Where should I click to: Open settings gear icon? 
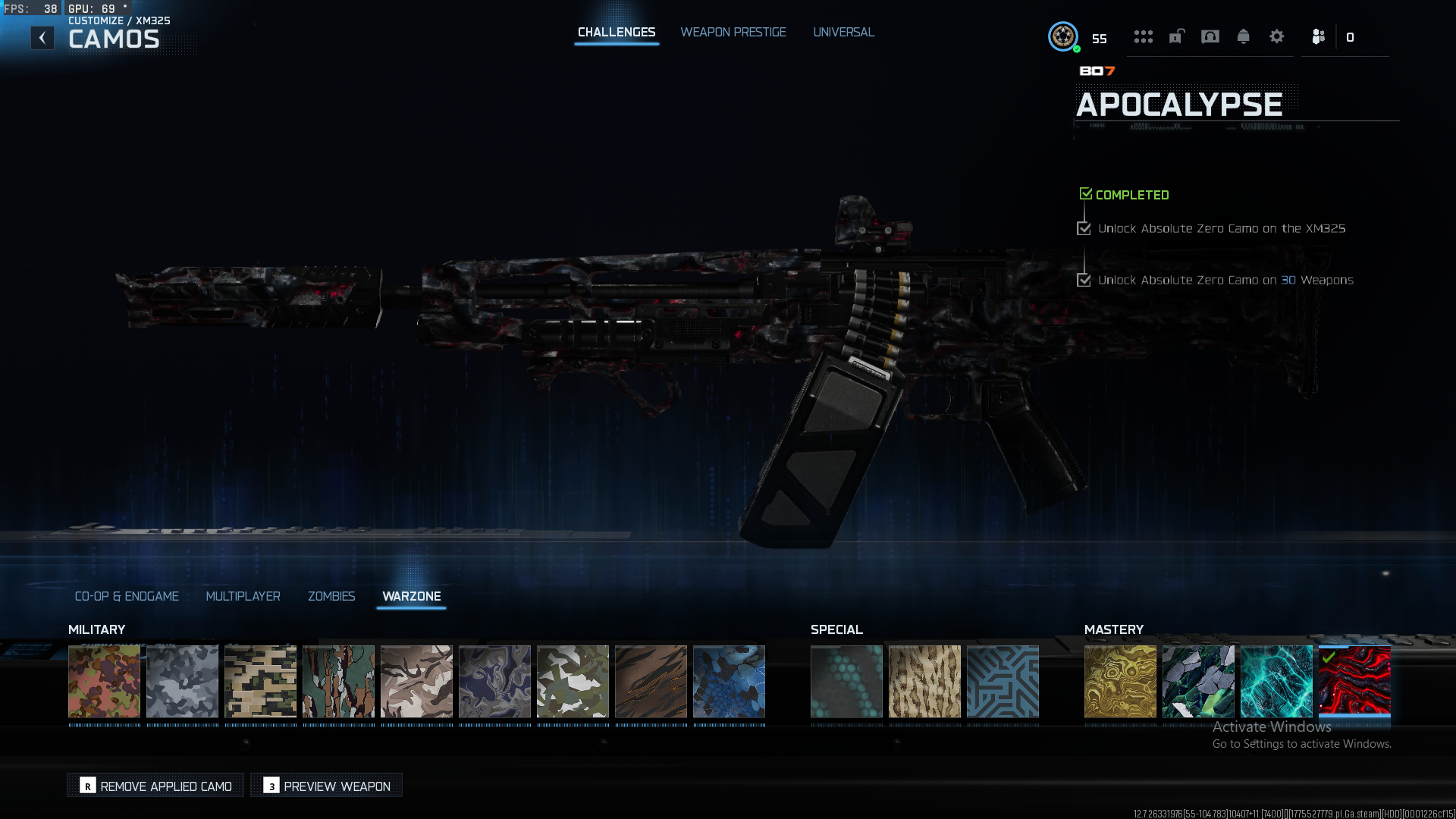[1276, 36]
